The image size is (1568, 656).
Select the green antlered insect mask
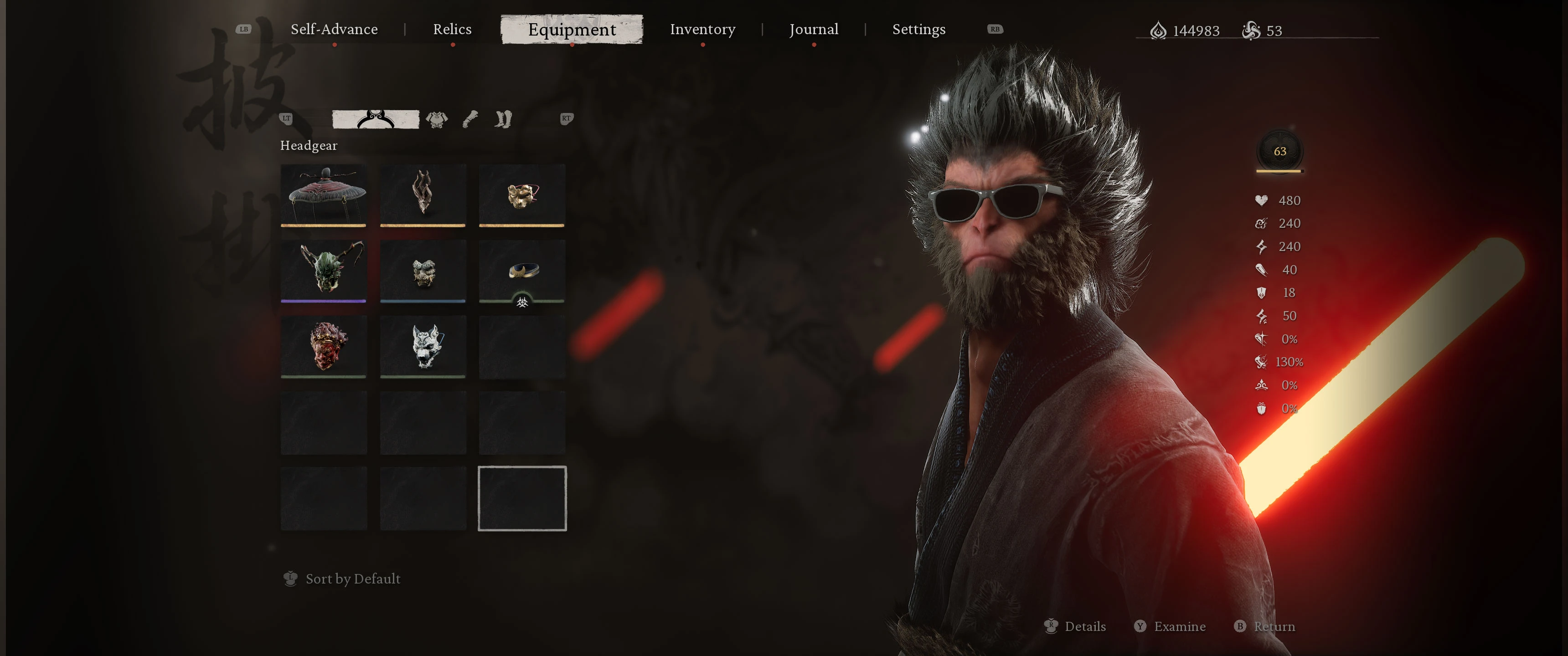point(324,270)
